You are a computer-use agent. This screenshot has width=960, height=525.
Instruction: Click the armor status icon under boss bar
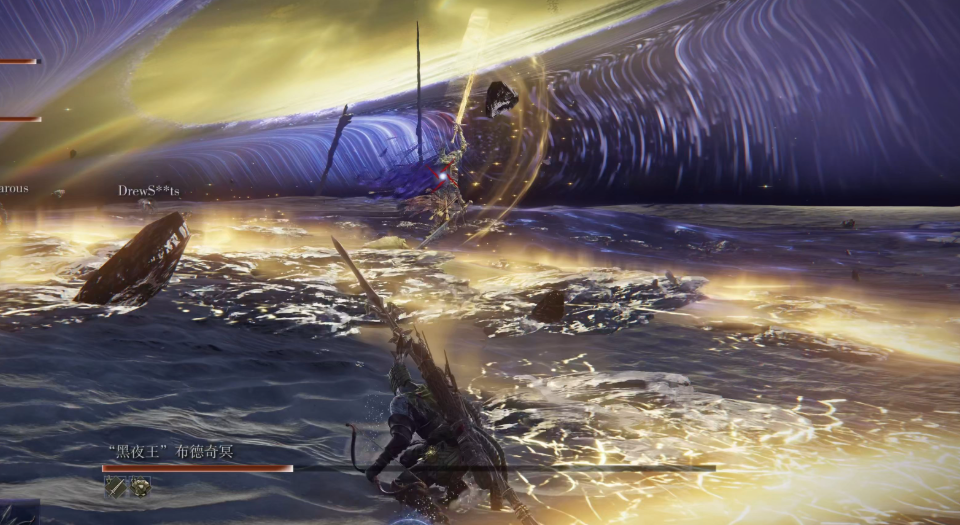coord(140,486)
